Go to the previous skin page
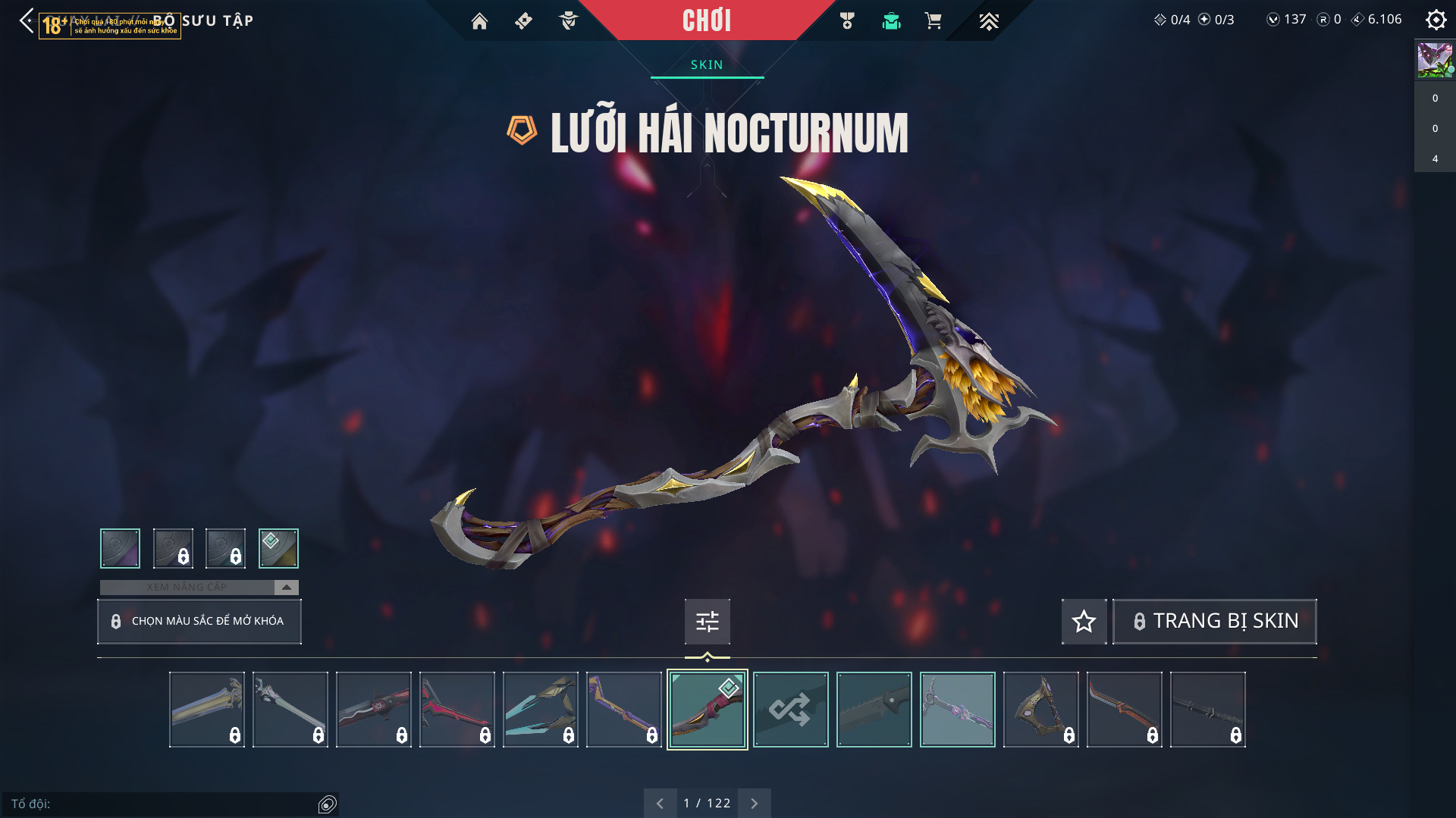Screen dimensions: 1456x818 coord(660,803)
